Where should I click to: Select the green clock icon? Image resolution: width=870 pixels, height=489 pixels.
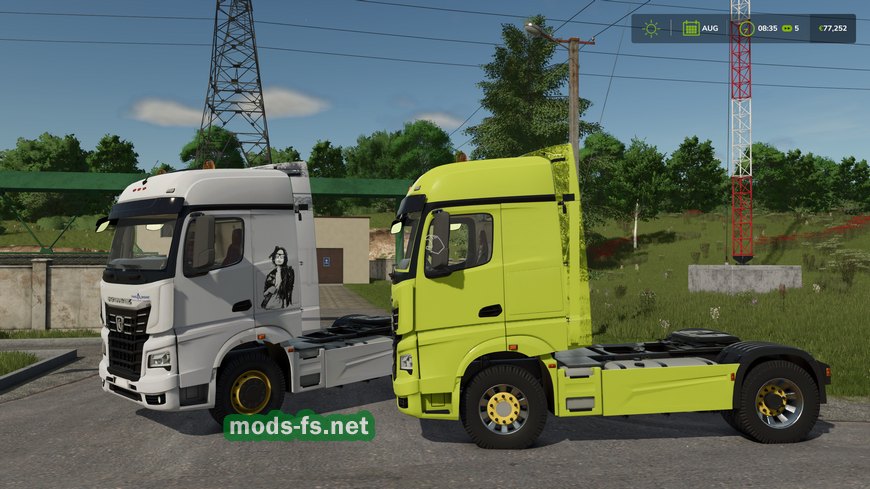point(745,28)
